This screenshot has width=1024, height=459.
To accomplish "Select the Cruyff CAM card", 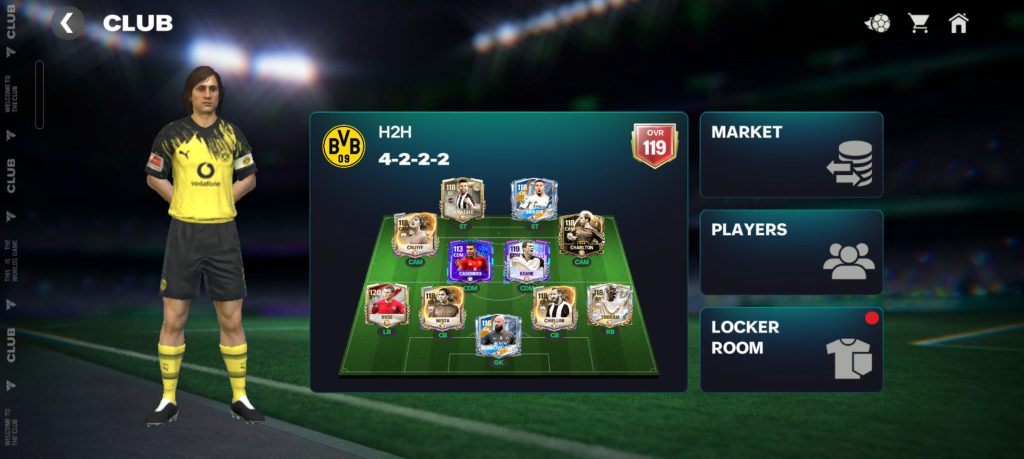I will point(413,236).
